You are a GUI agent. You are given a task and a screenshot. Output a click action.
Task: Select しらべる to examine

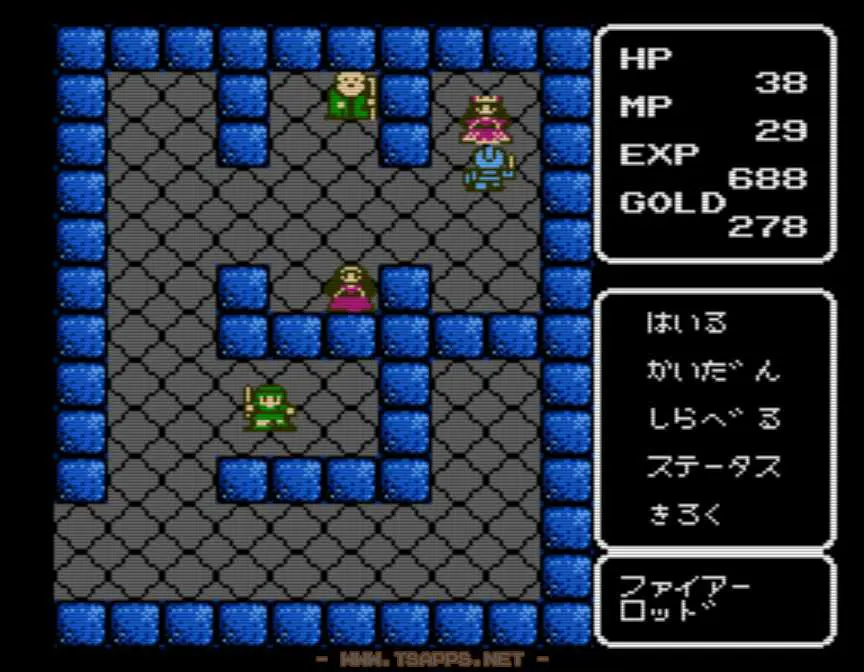click(712, 419)
